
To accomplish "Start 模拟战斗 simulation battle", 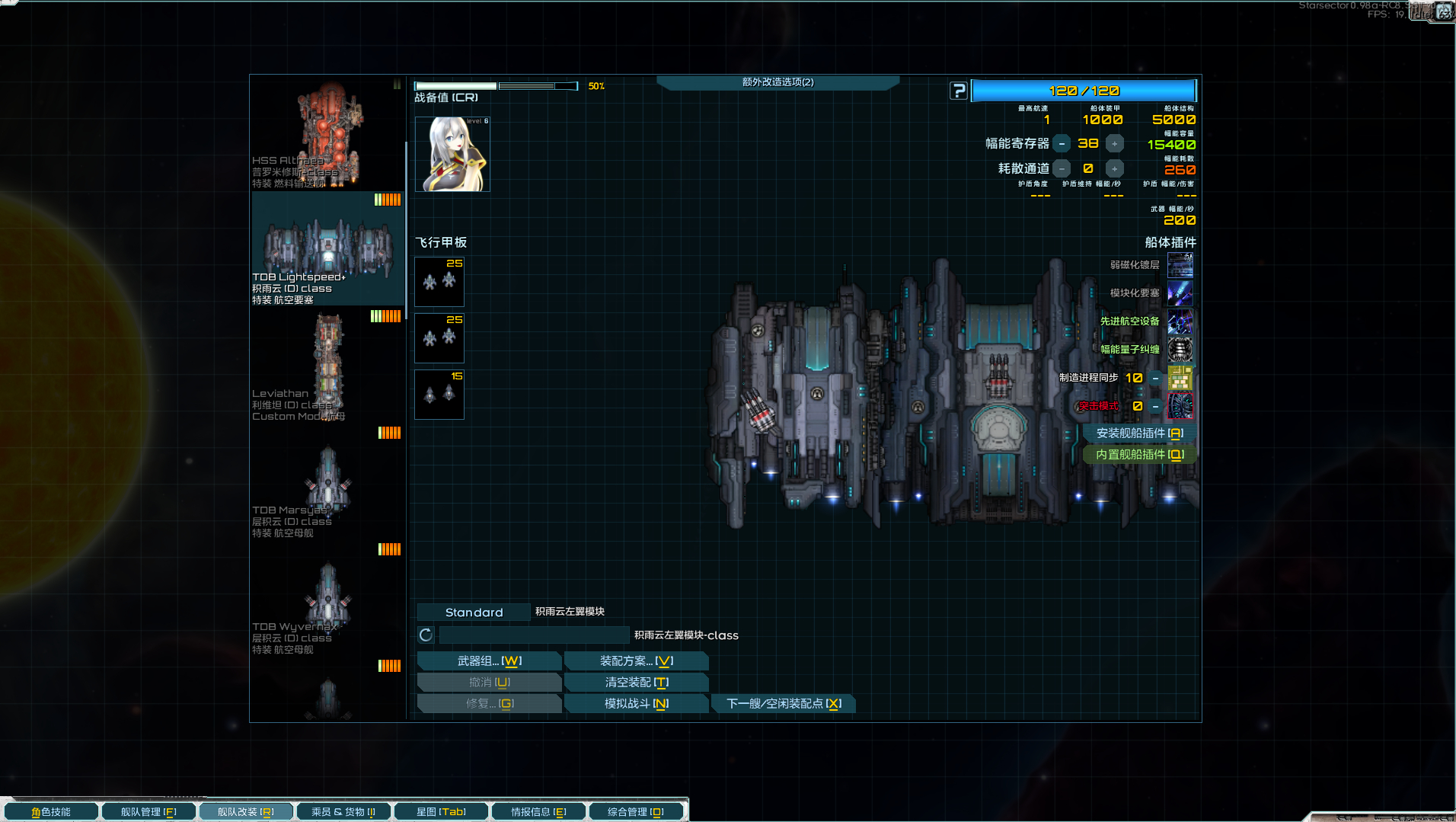I will tap(636, 704).
